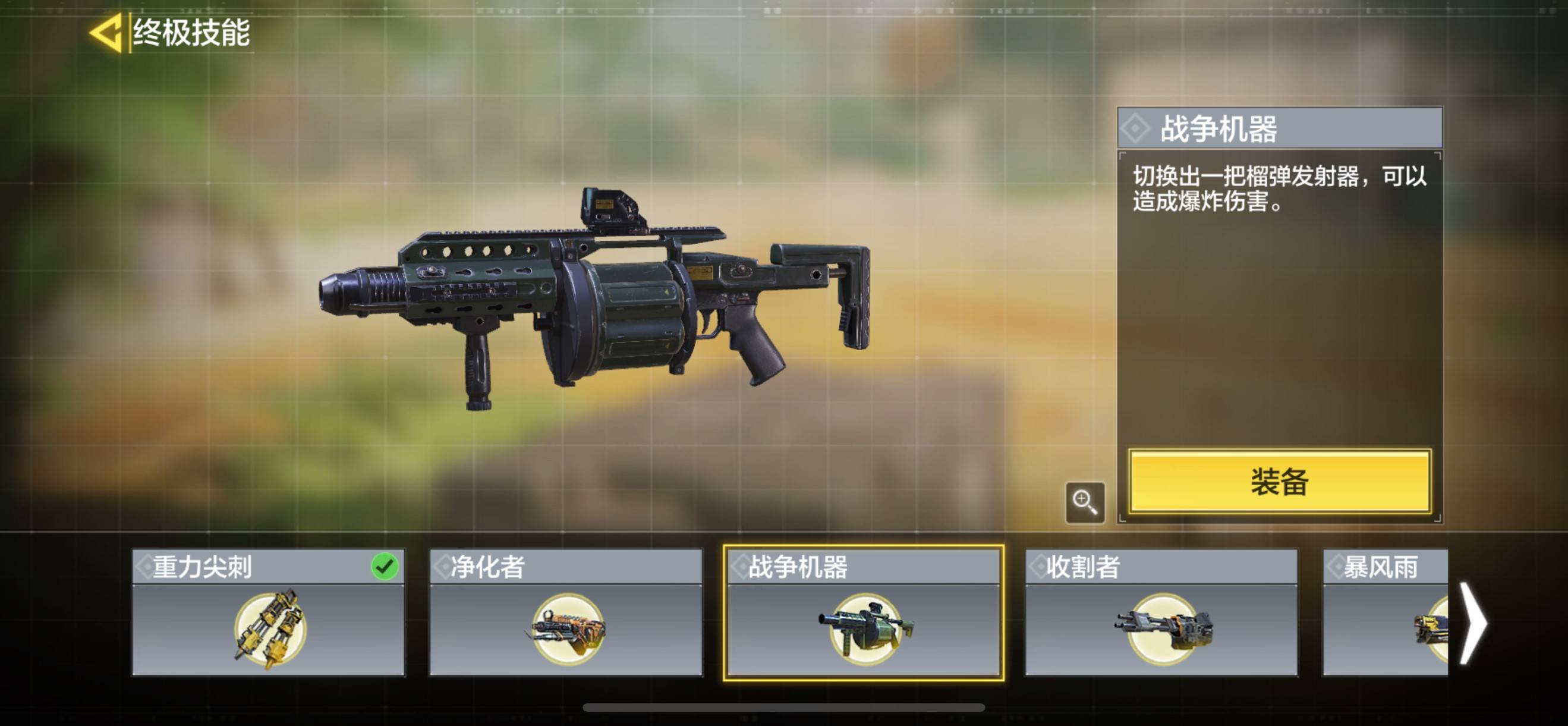1568x726 pixels.
Task: Pick the 收割者 skill card
Action: [1161, 612]
